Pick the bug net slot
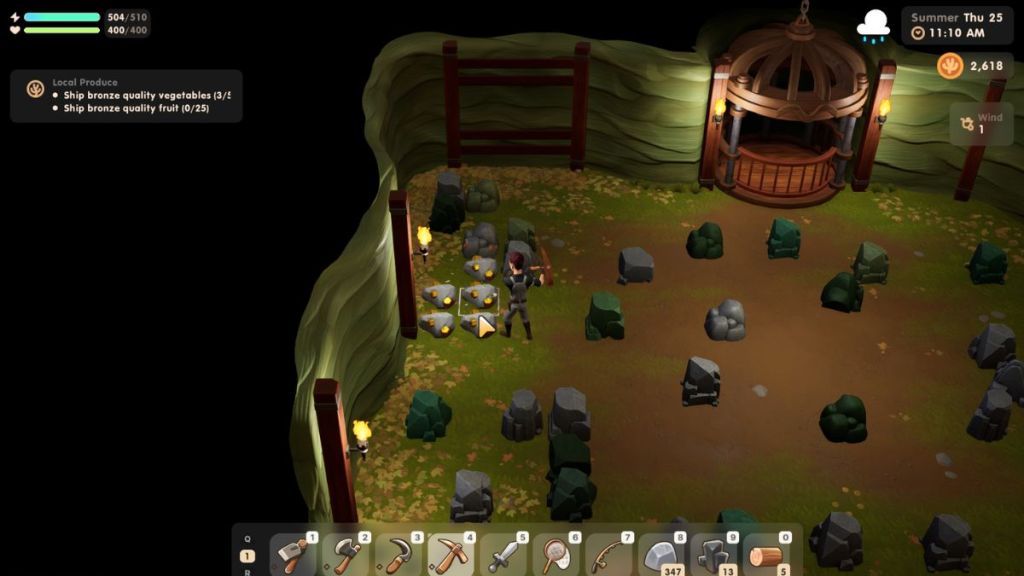This screenshot has width=1024, height=576. (x=556, y=554)
